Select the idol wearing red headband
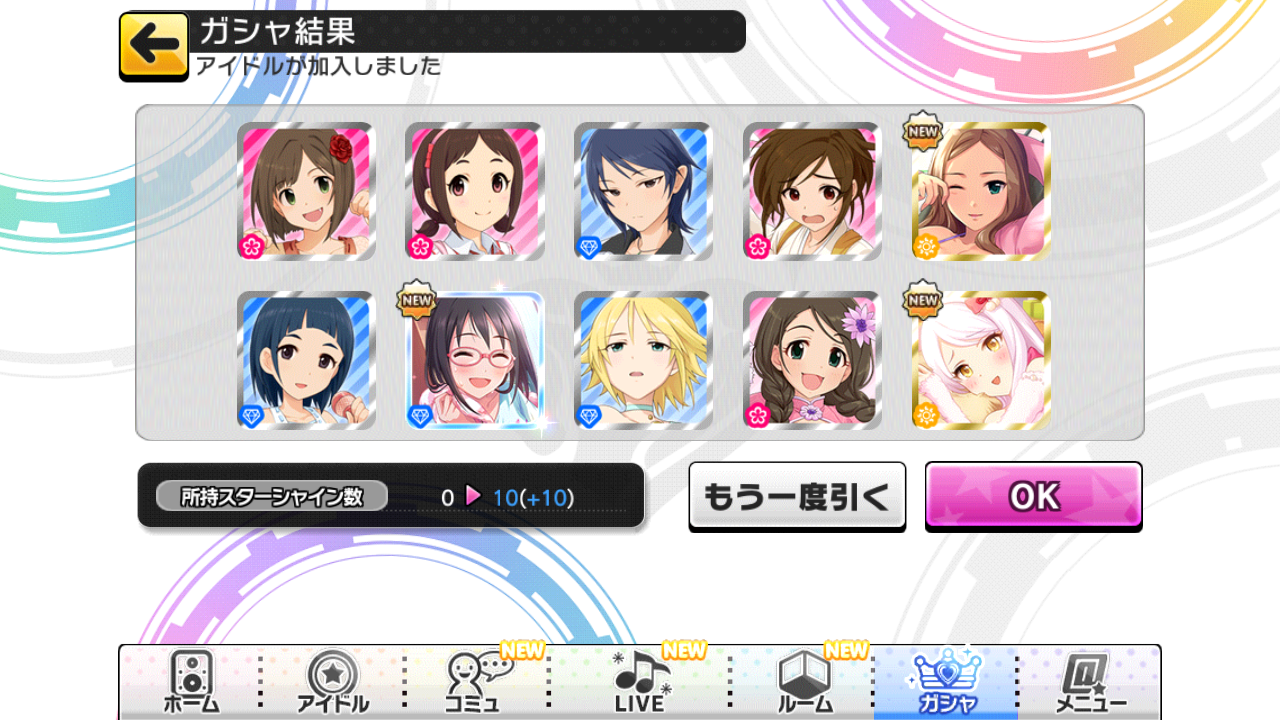 [474, 190]
